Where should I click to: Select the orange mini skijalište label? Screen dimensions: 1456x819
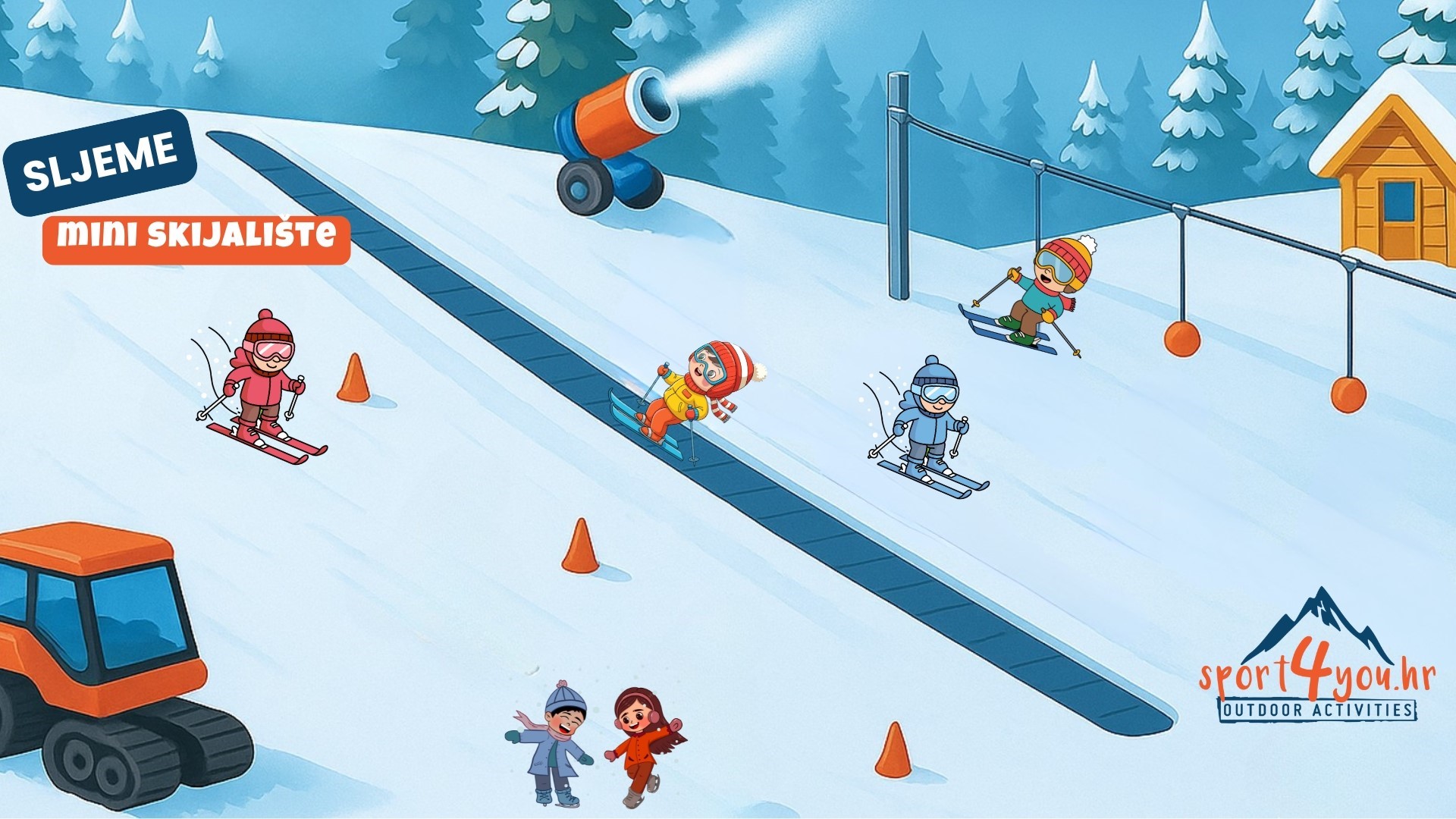[196, 239]
